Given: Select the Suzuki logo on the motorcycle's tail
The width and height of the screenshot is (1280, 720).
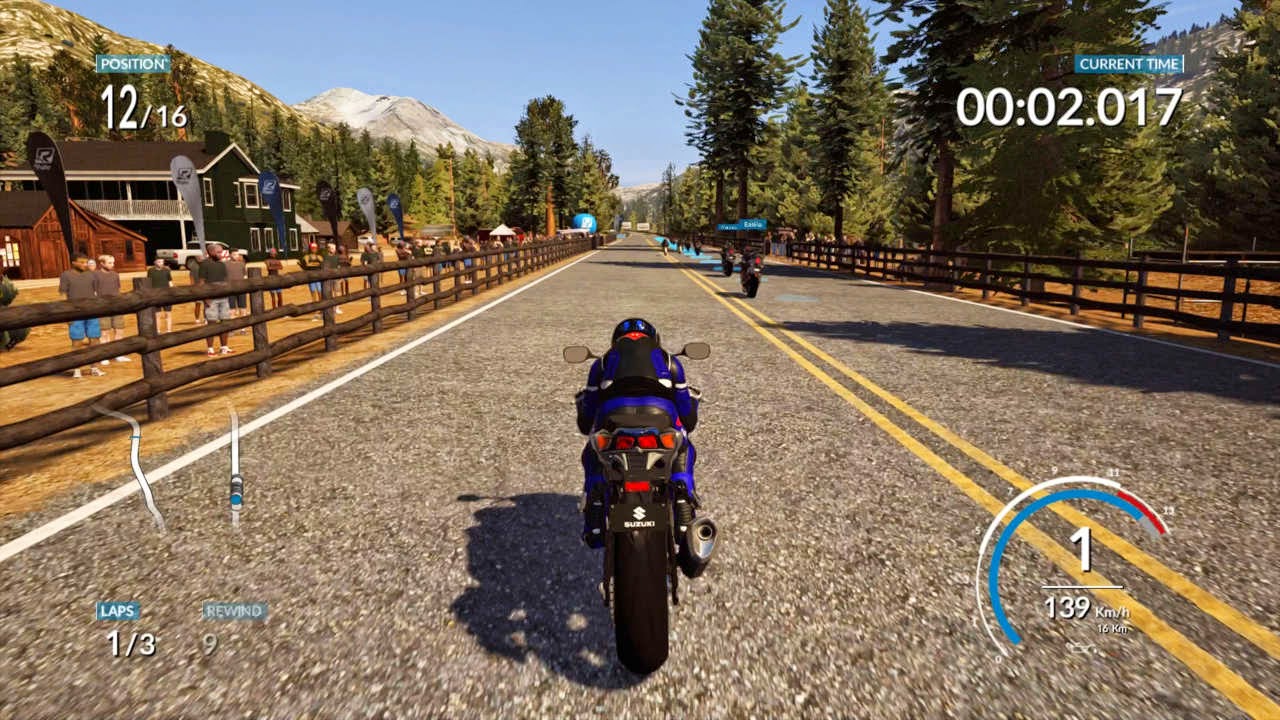Looking at the screenshot, I should [640, 516].
